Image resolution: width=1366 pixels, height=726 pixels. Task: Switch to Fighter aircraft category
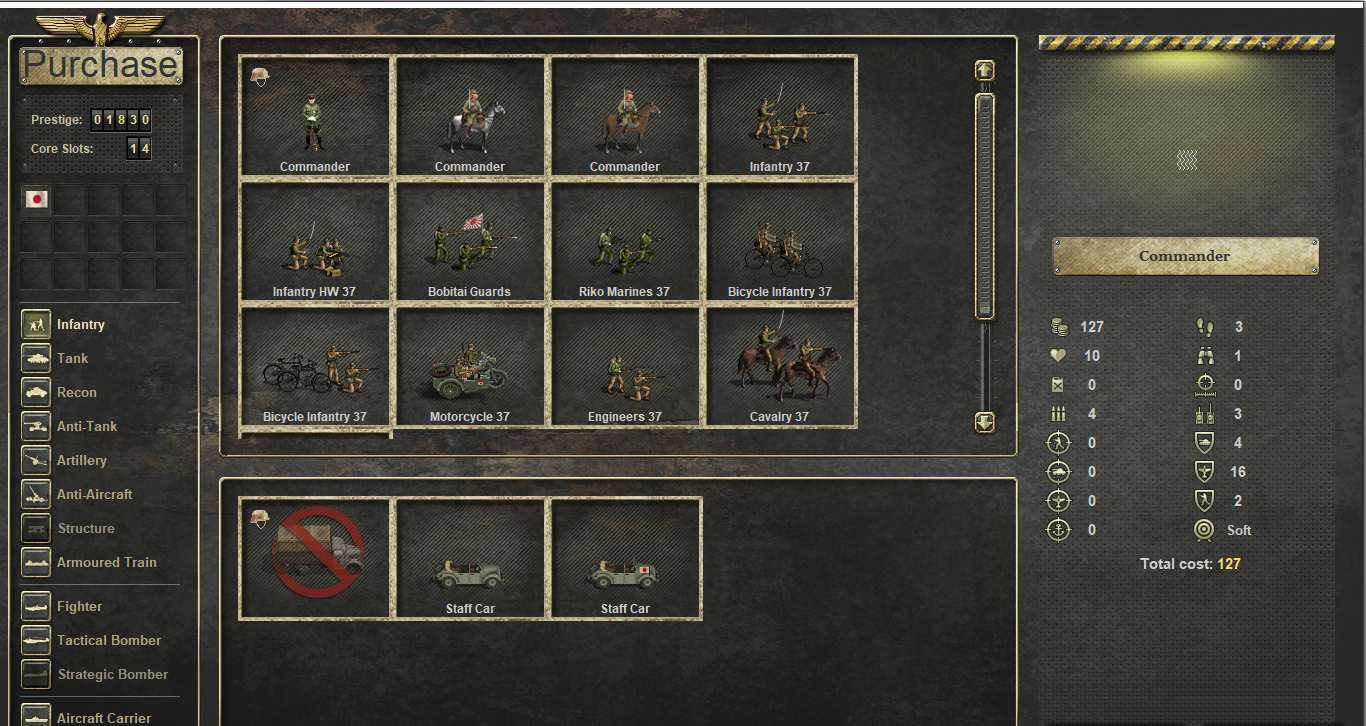coord(79,606)
